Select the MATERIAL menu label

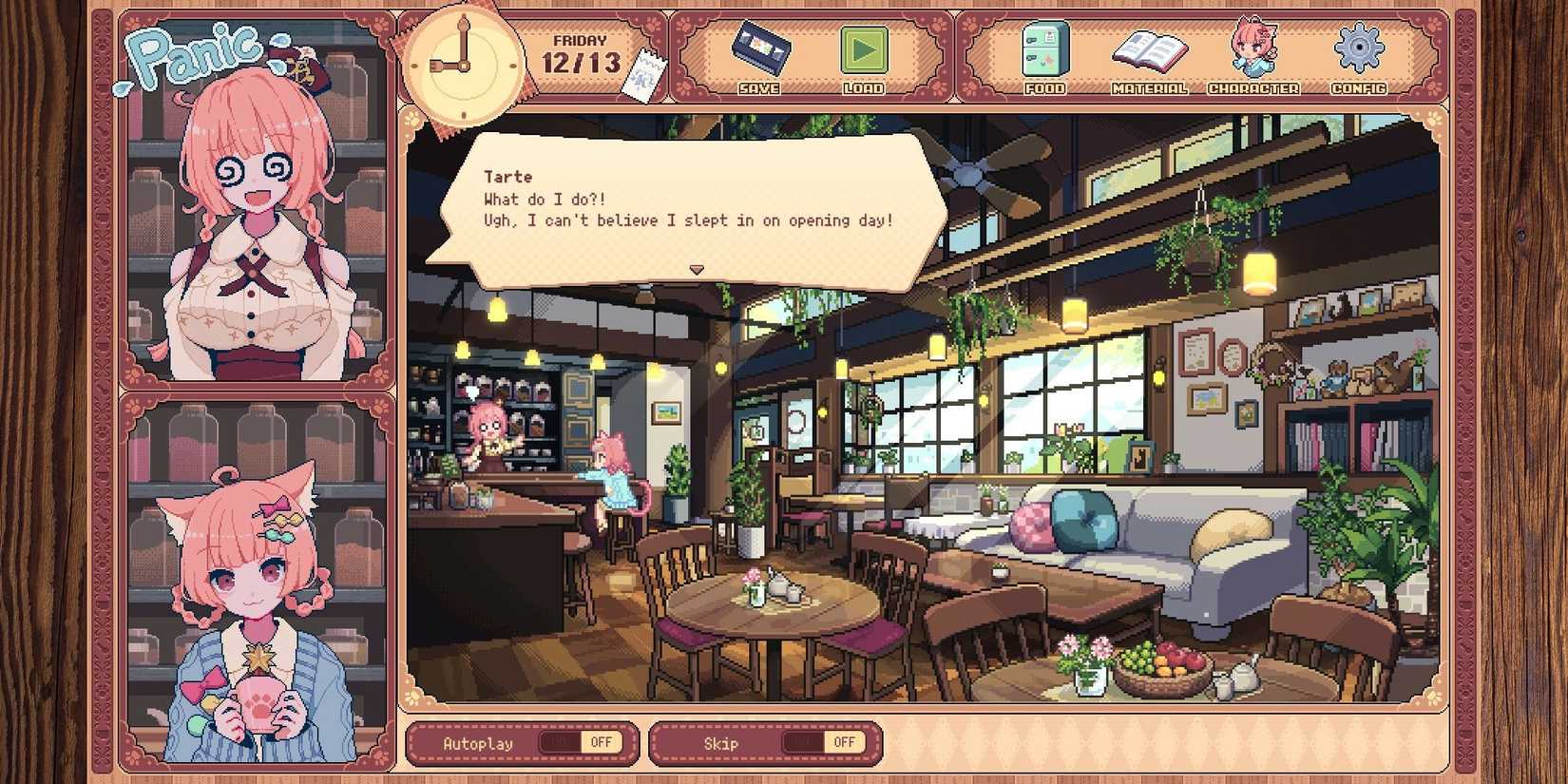pos(1152,90)
